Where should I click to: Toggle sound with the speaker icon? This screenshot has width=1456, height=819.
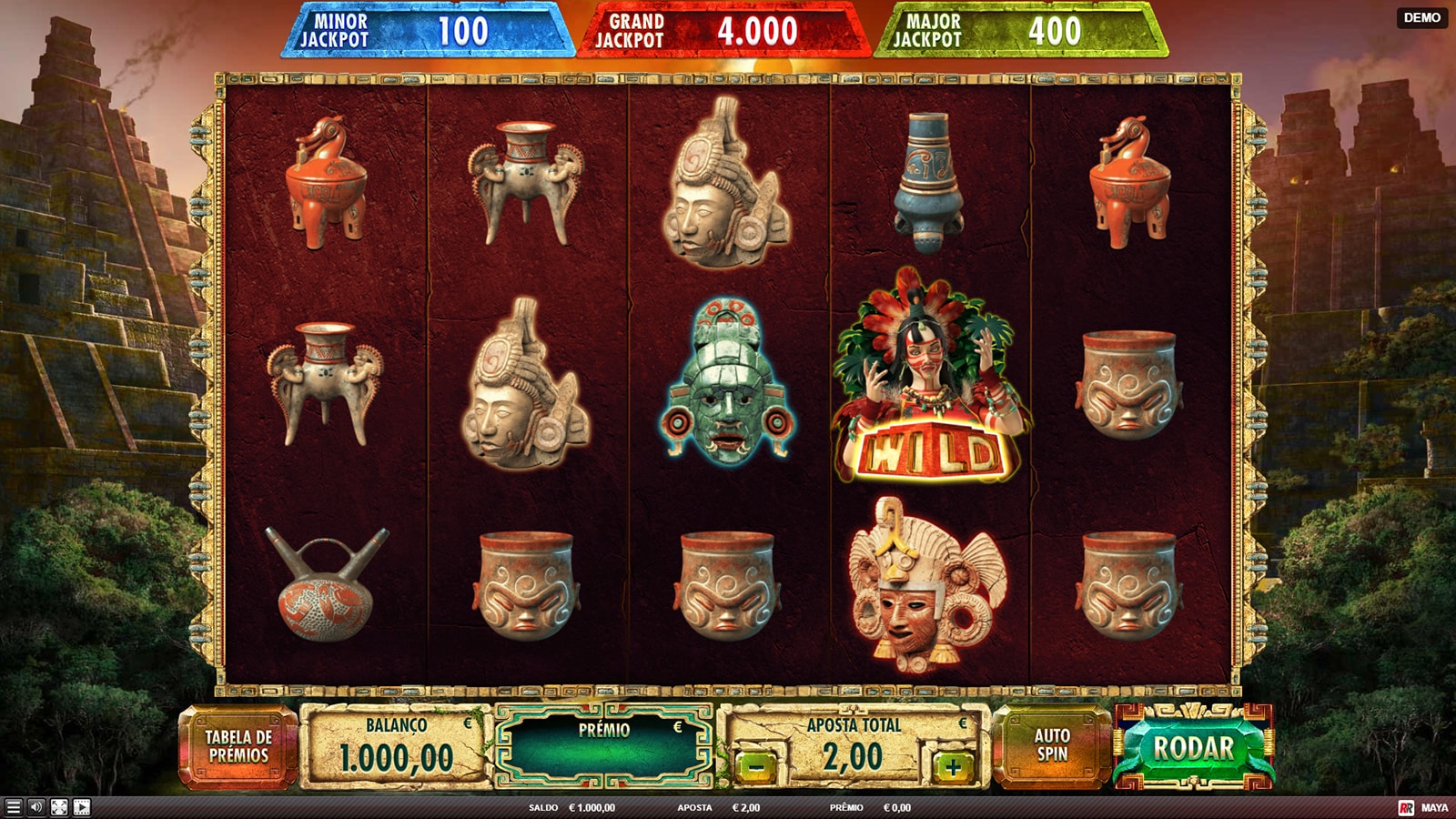pos(35,807)
